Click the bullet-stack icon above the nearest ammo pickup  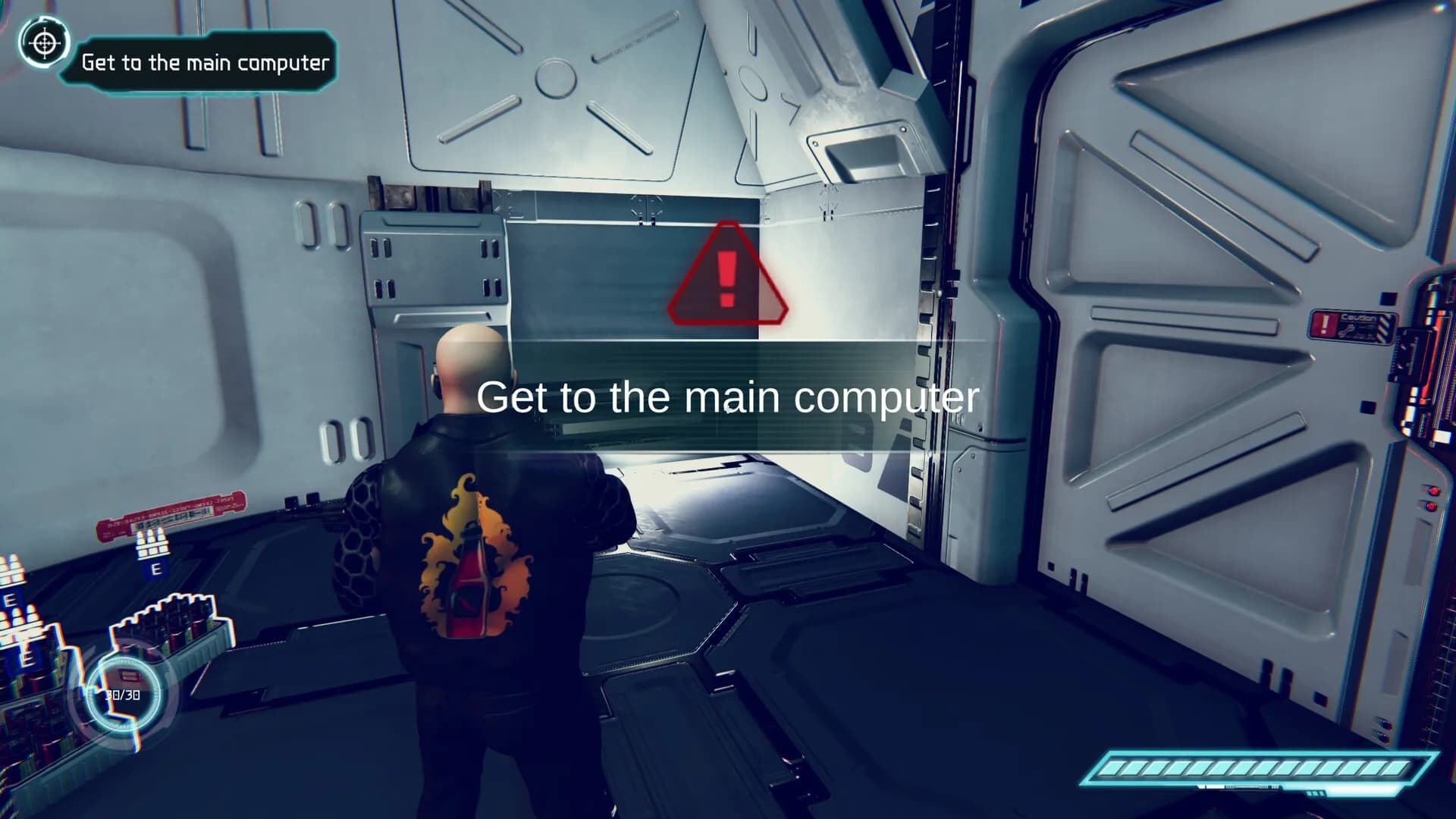tap(152, 544)
